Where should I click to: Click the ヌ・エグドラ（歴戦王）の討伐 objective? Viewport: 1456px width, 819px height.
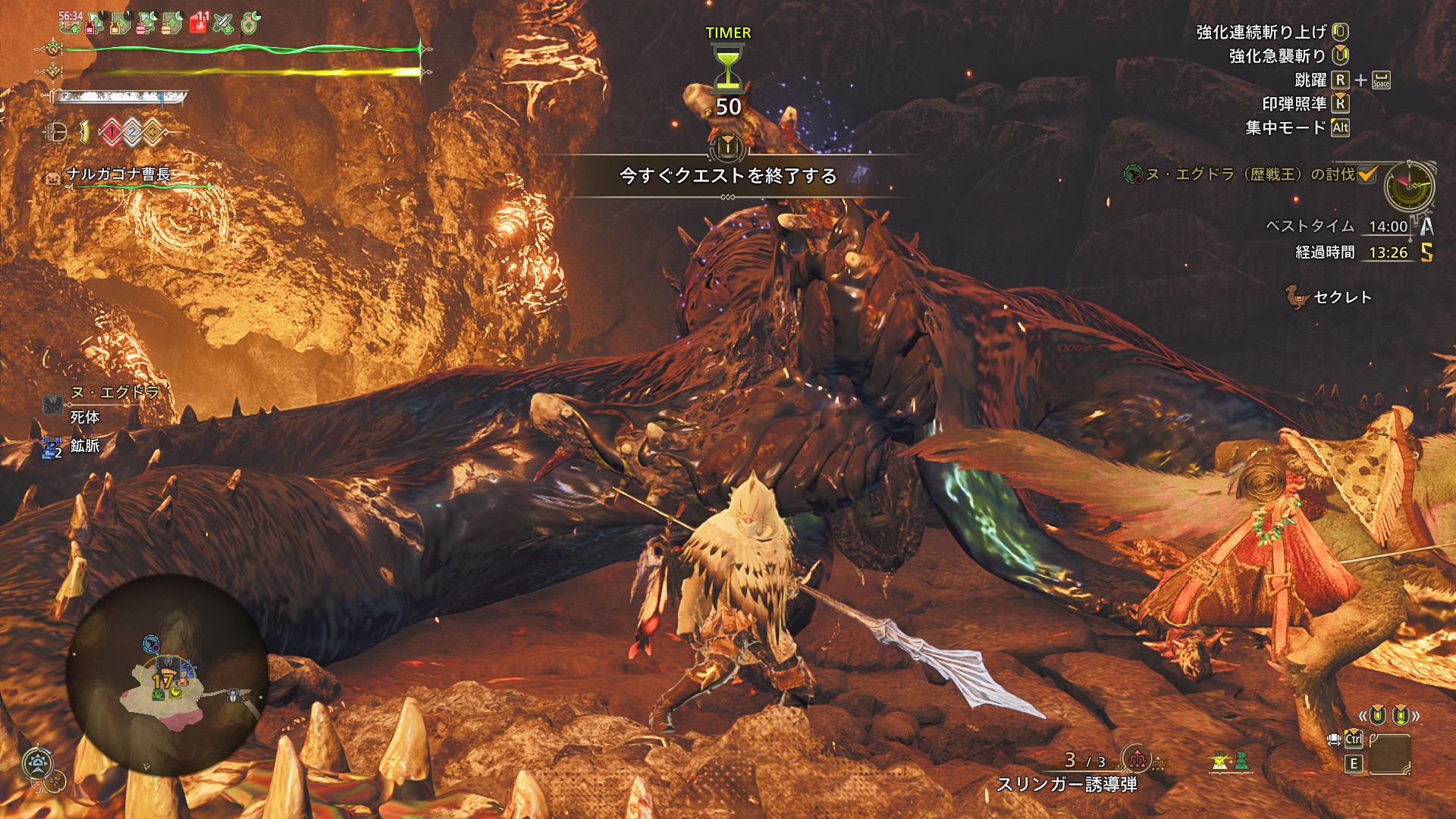point(1249,174)
